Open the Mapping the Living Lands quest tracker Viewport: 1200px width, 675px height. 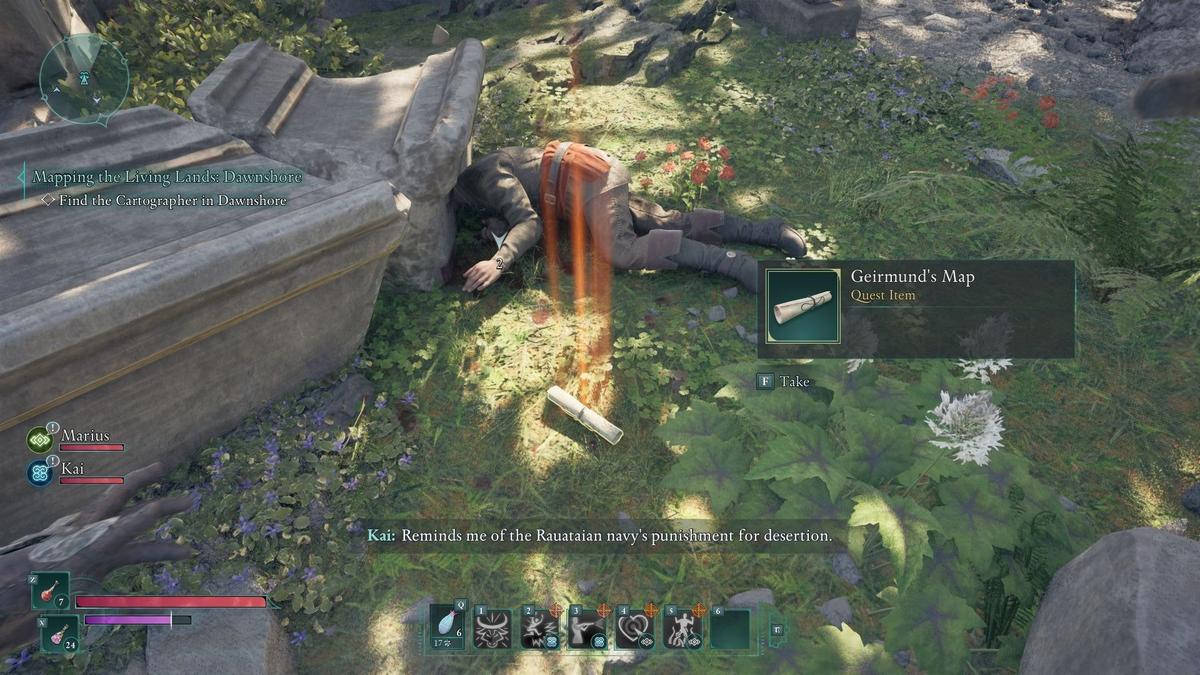pos(167,177)
